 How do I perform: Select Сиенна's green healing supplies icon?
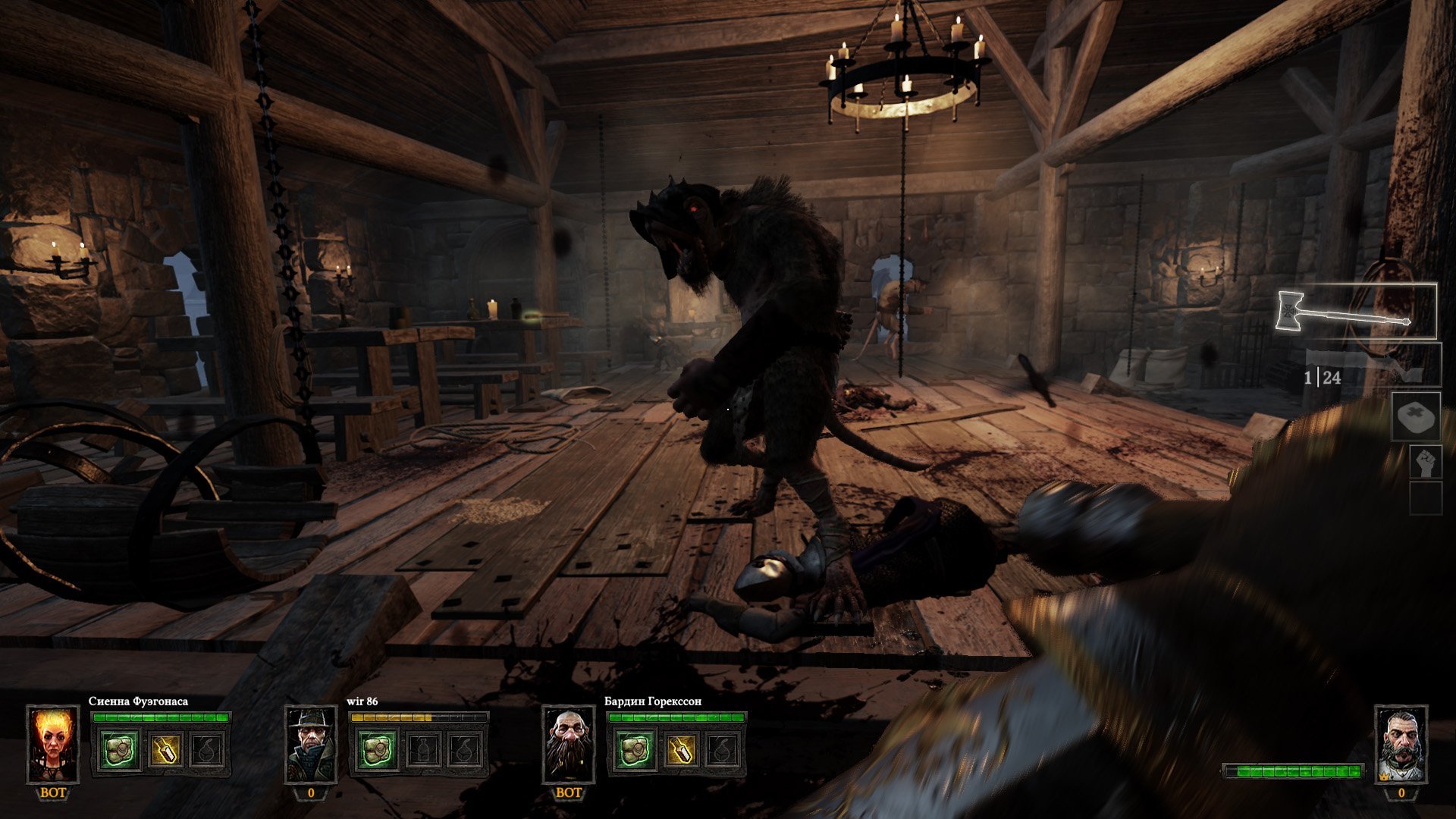tap(121, 750)
